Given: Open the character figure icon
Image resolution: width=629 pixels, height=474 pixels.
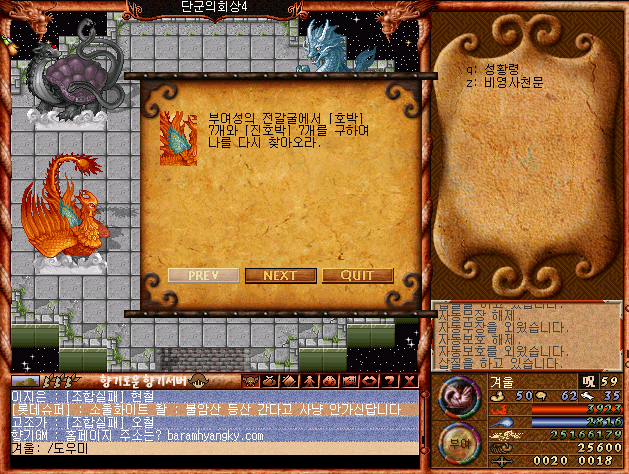Looking at the screenshot, I should [309, 381].
